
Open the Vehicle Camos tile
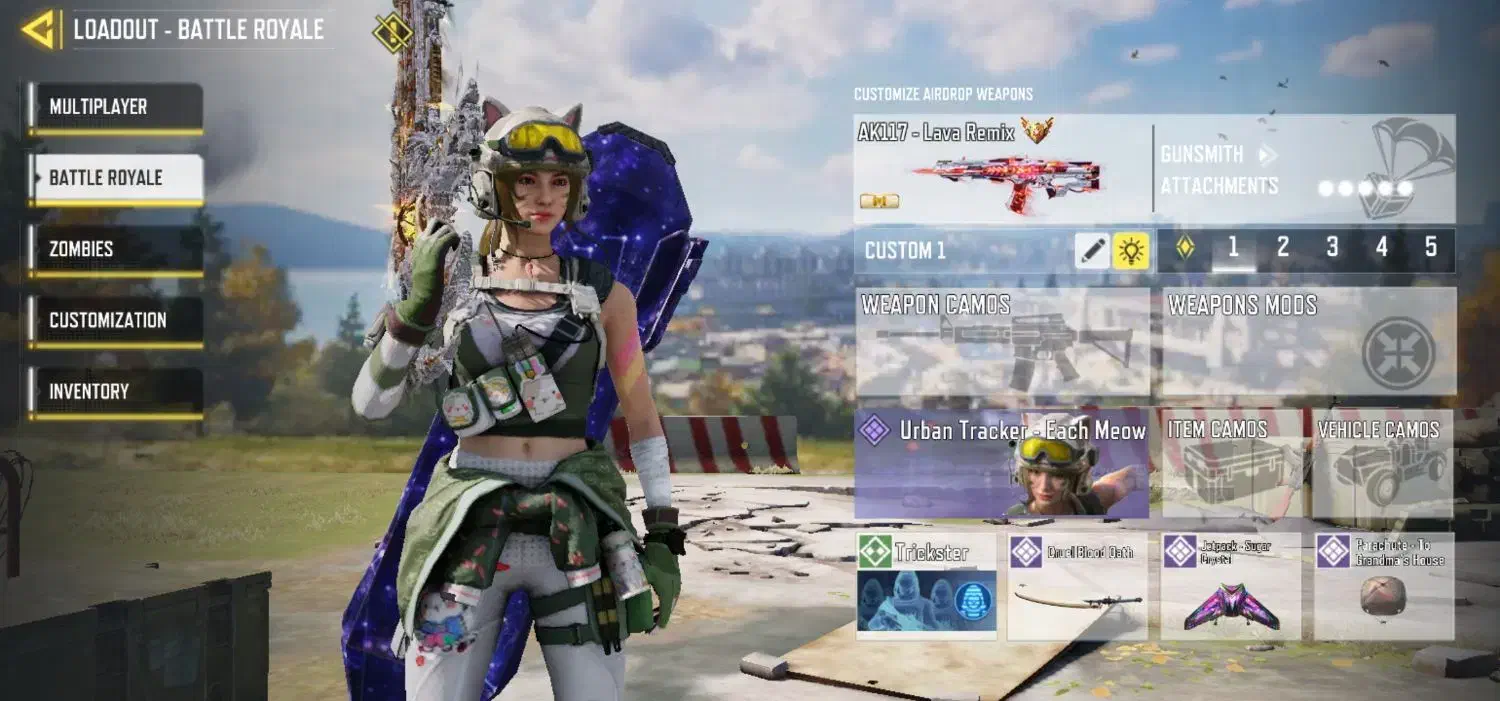pos(1382,463)
